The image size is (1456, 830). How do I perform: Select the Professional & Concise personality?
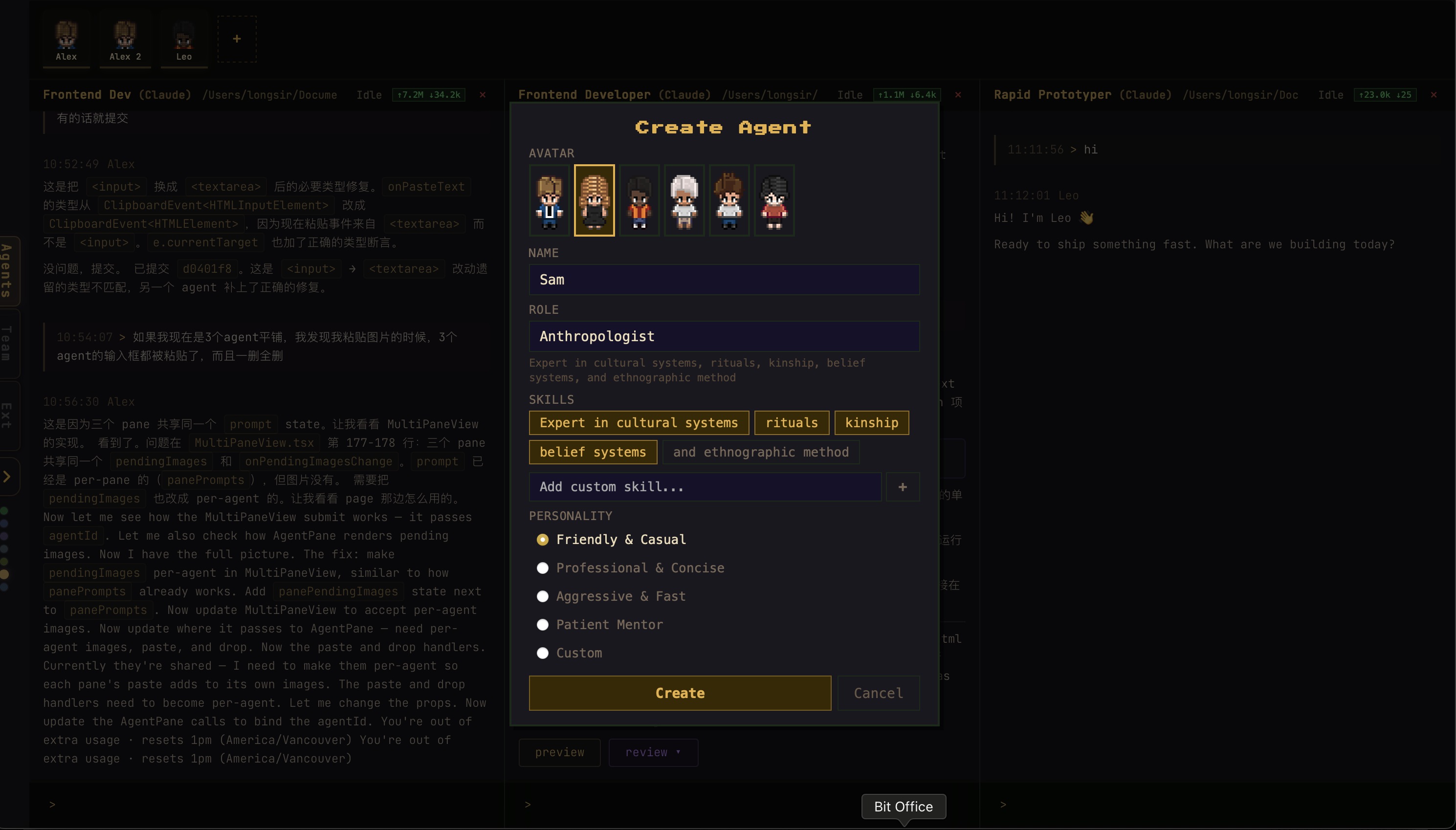[x=542, y=568]
